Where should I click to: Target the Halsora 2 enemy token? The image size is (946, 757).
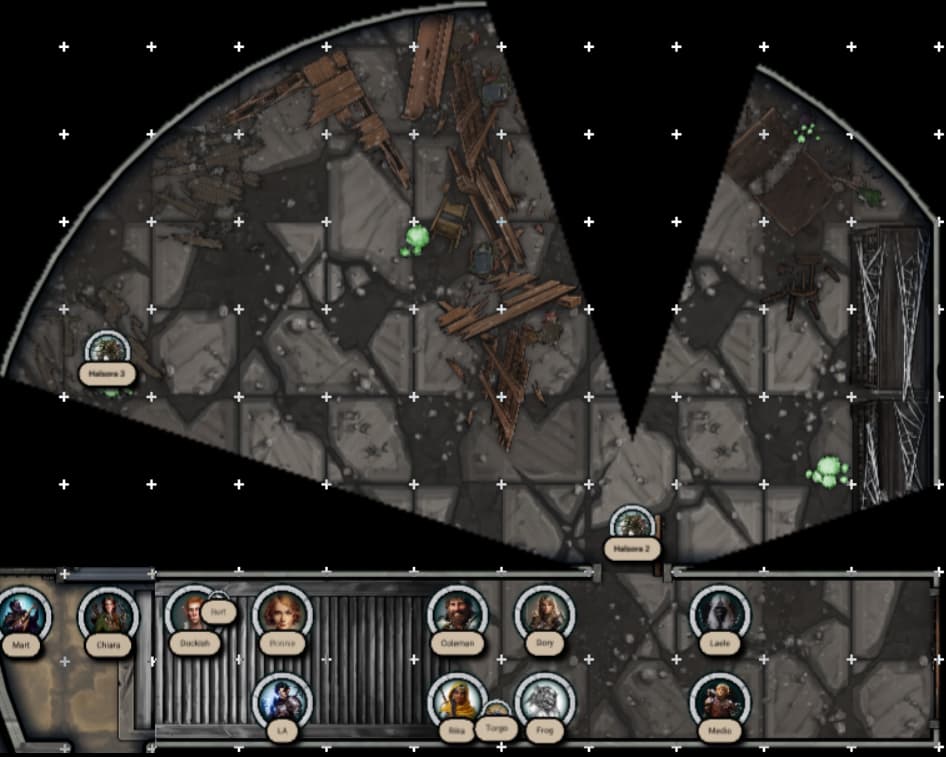click(632, 526)
